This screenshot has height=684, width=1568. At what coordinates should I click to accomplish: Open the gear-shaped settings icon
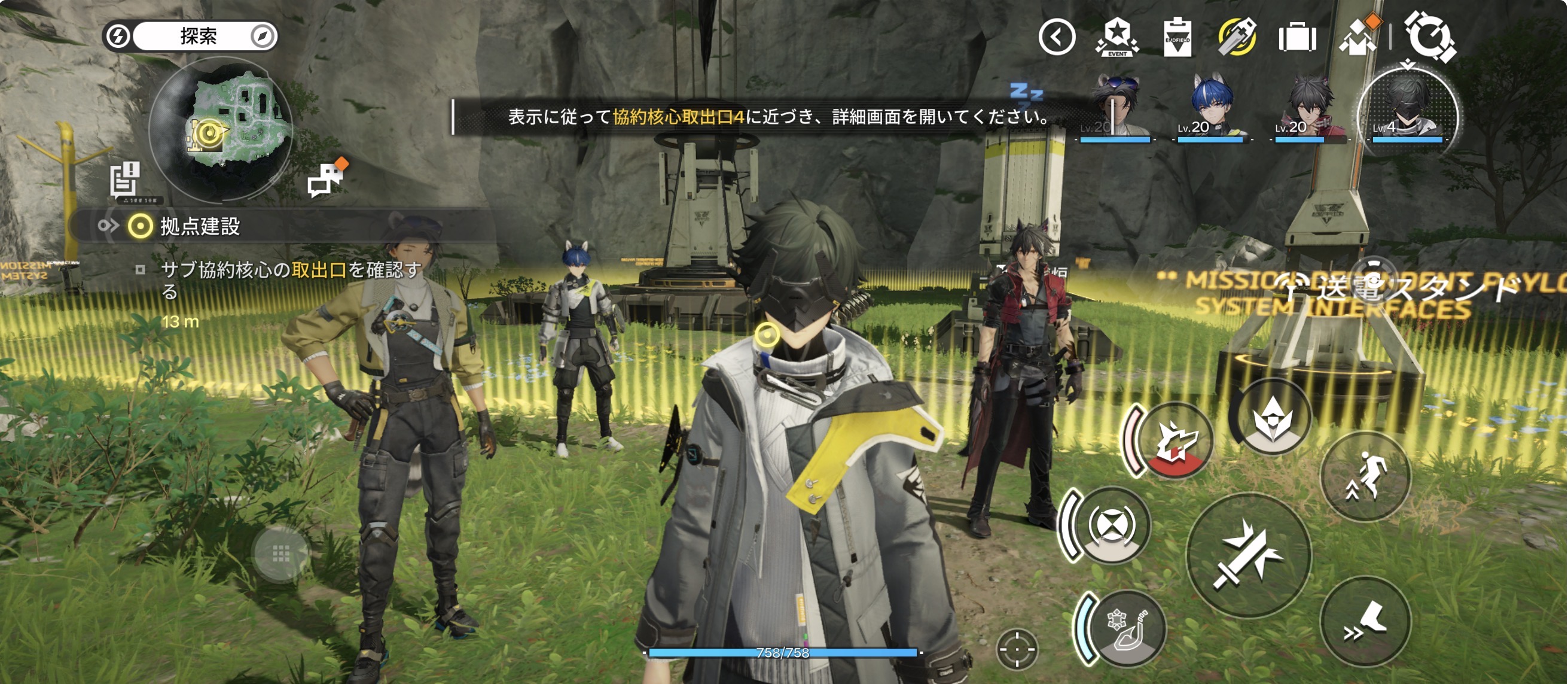coord(1430,38)
